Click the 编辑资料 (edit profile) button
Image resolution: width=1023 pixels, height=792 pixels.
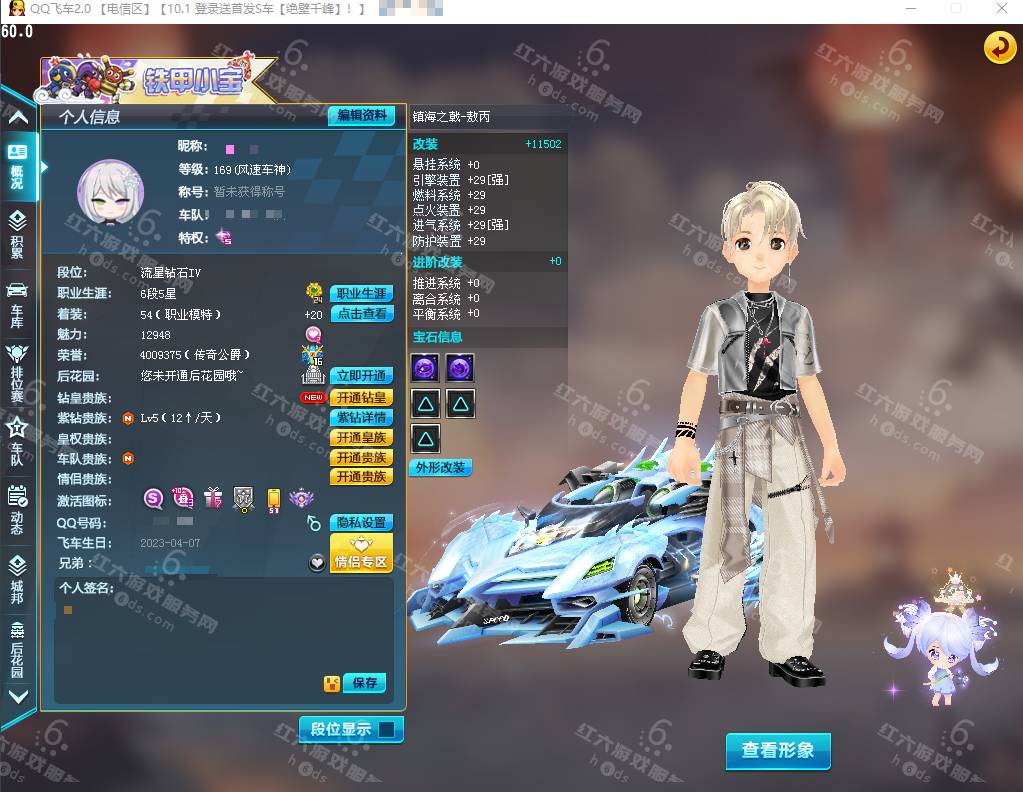(361, 116)
